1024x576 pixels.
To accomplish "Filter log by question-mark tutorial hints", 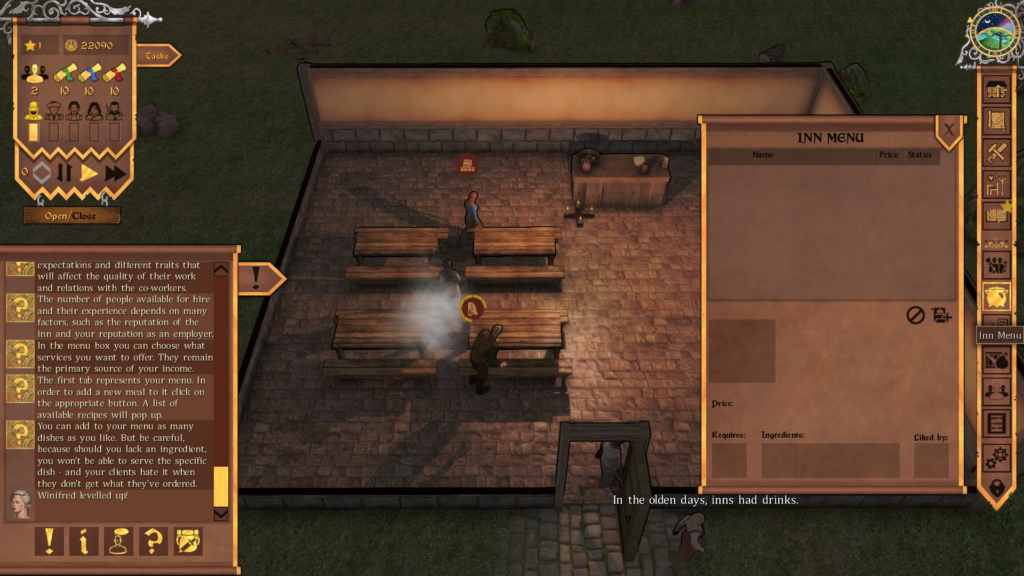I will point(153,541).
